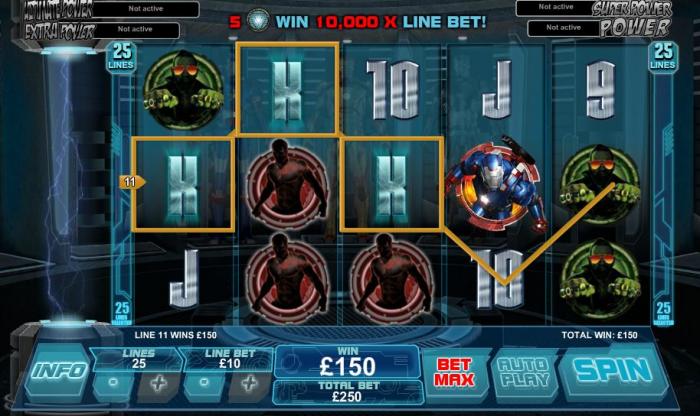Raise the line bet amount

click(x=249, y=383)
